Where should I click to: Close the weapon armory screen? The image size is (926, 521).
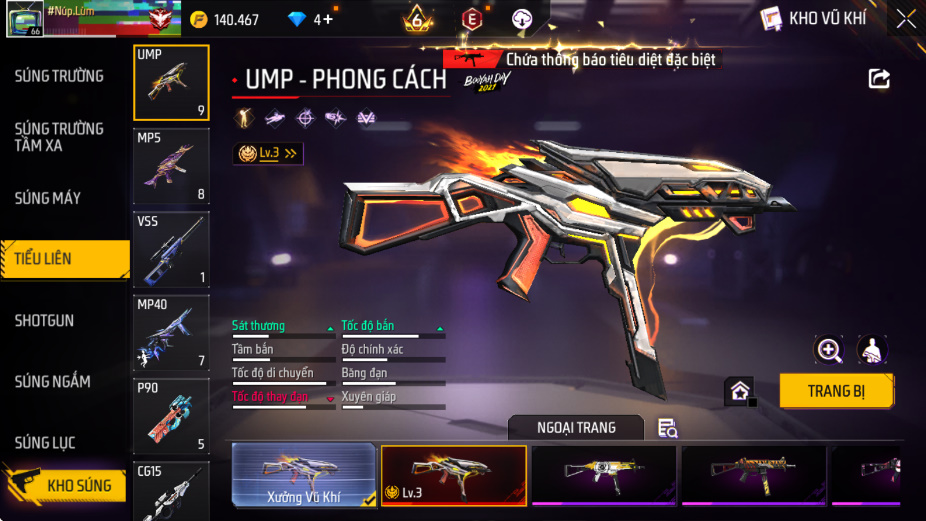point(905,19)
